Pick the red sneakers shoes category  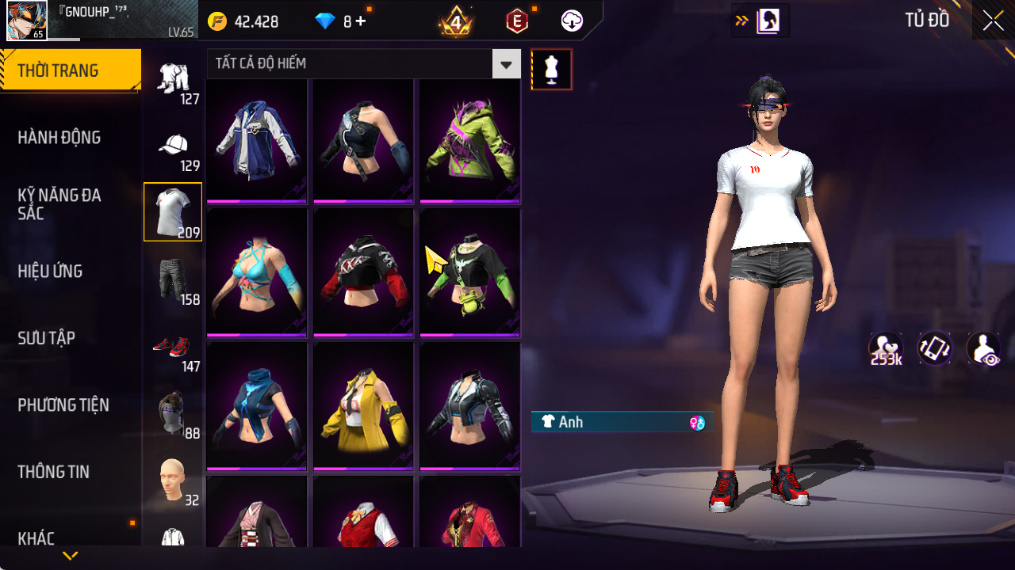[x=172, y=347]
